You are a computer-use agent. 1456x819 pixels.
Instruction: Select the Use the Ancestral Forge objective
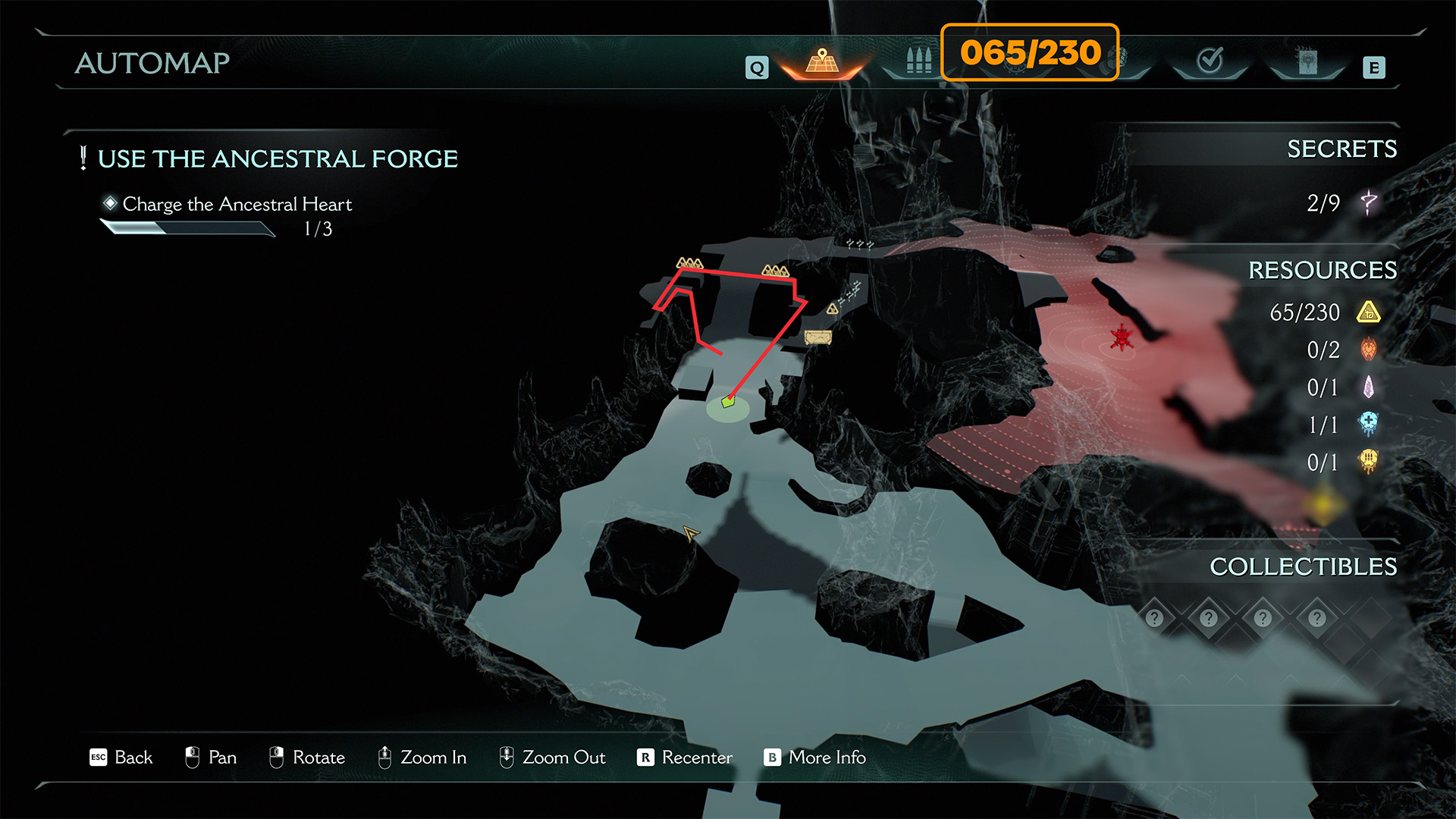coord(278,158)
